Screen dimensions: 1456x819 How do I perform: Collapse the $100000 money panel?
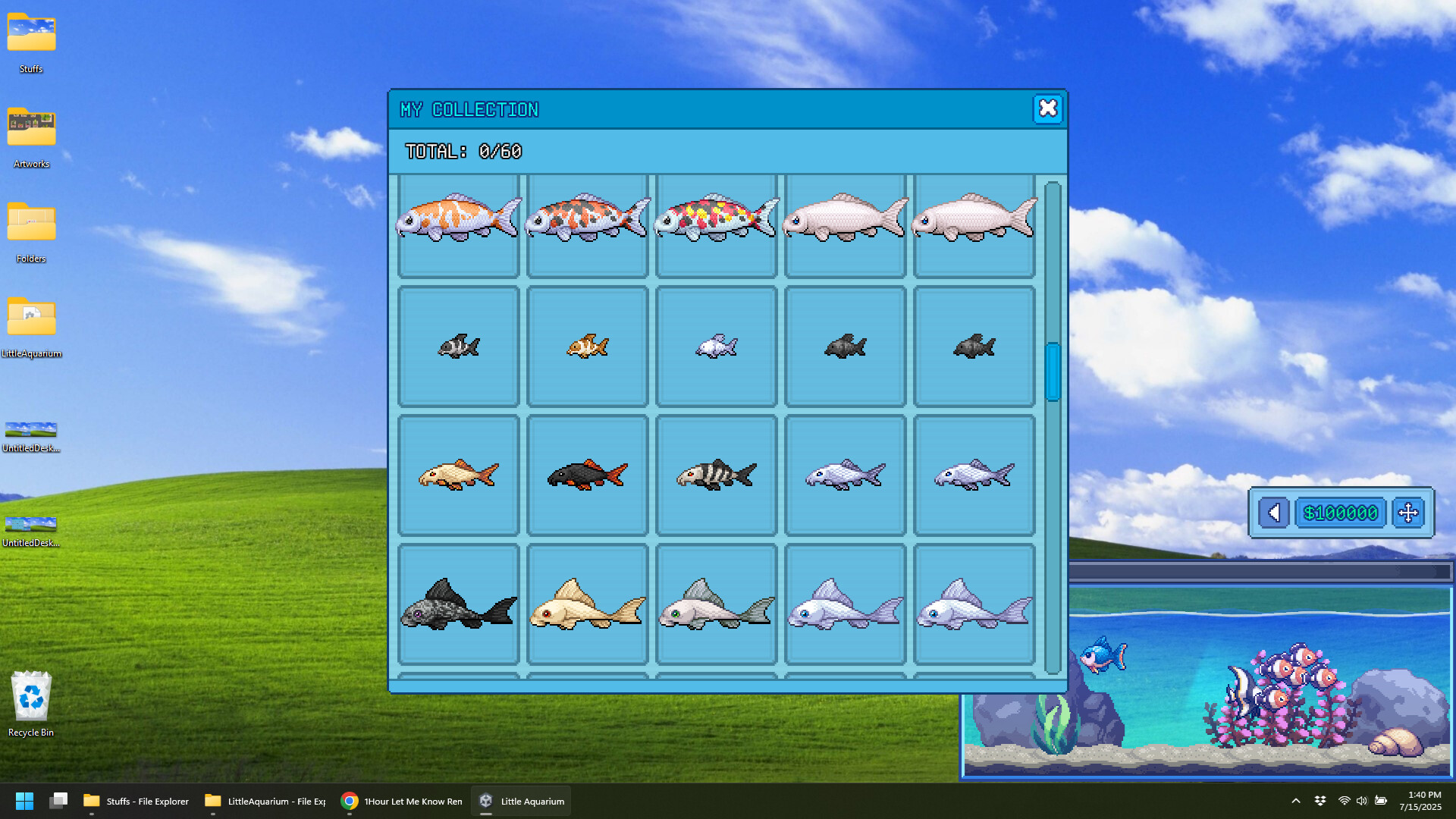[x=1273, y=513]
